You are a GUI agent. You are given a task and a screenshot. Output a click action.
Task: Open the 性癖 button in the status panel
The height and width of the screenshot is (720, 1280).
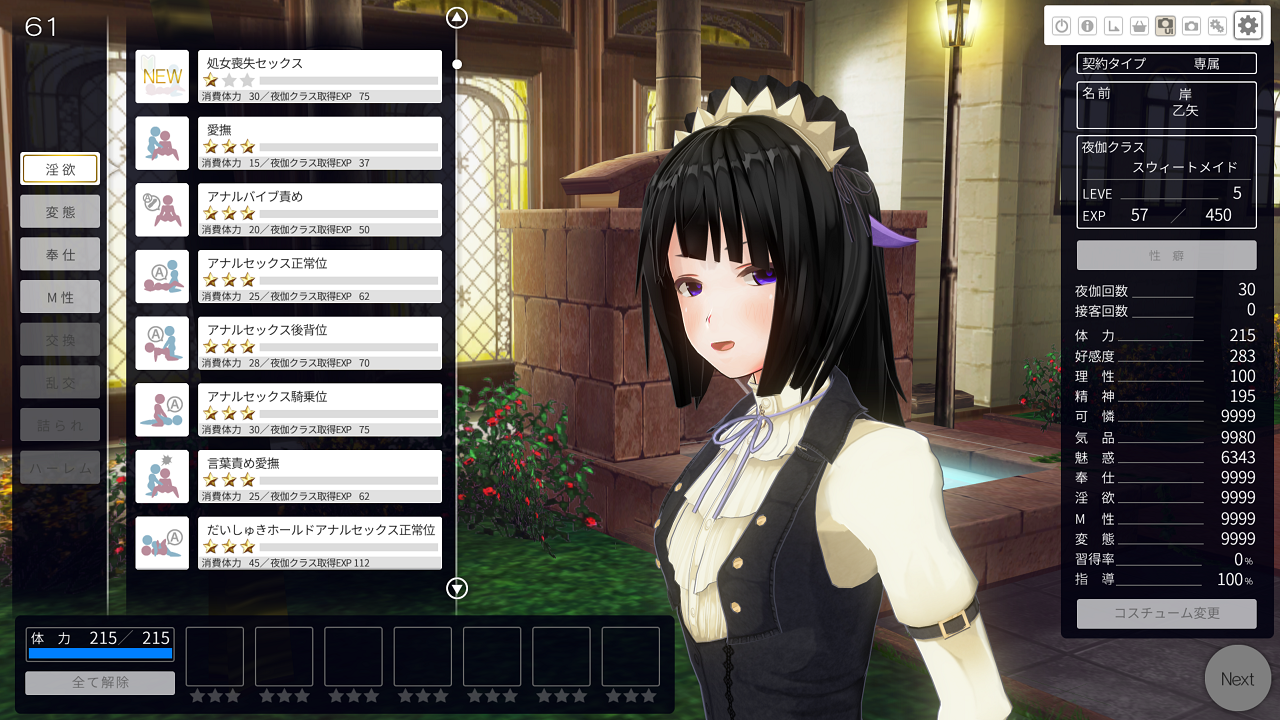pos(1166,255)
